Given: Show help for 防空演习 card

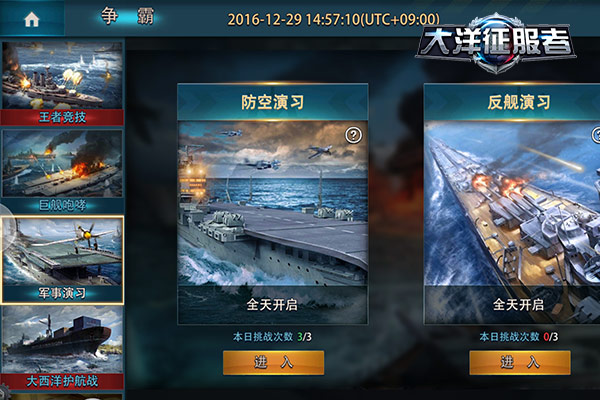Looking at the screenshot, I should pos(353,135).
